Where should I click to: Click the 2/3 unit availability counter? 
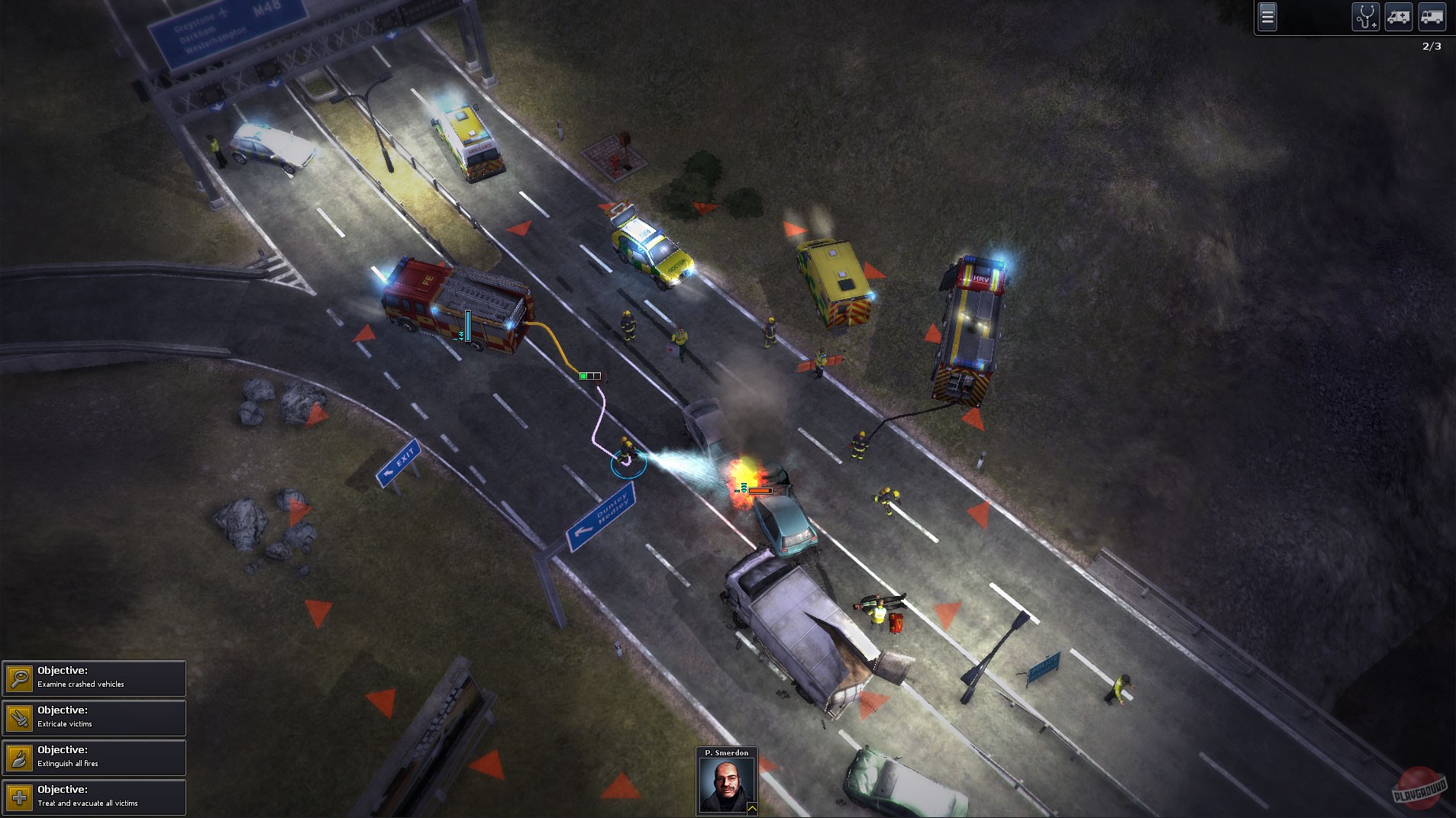tap(1432, 46)
